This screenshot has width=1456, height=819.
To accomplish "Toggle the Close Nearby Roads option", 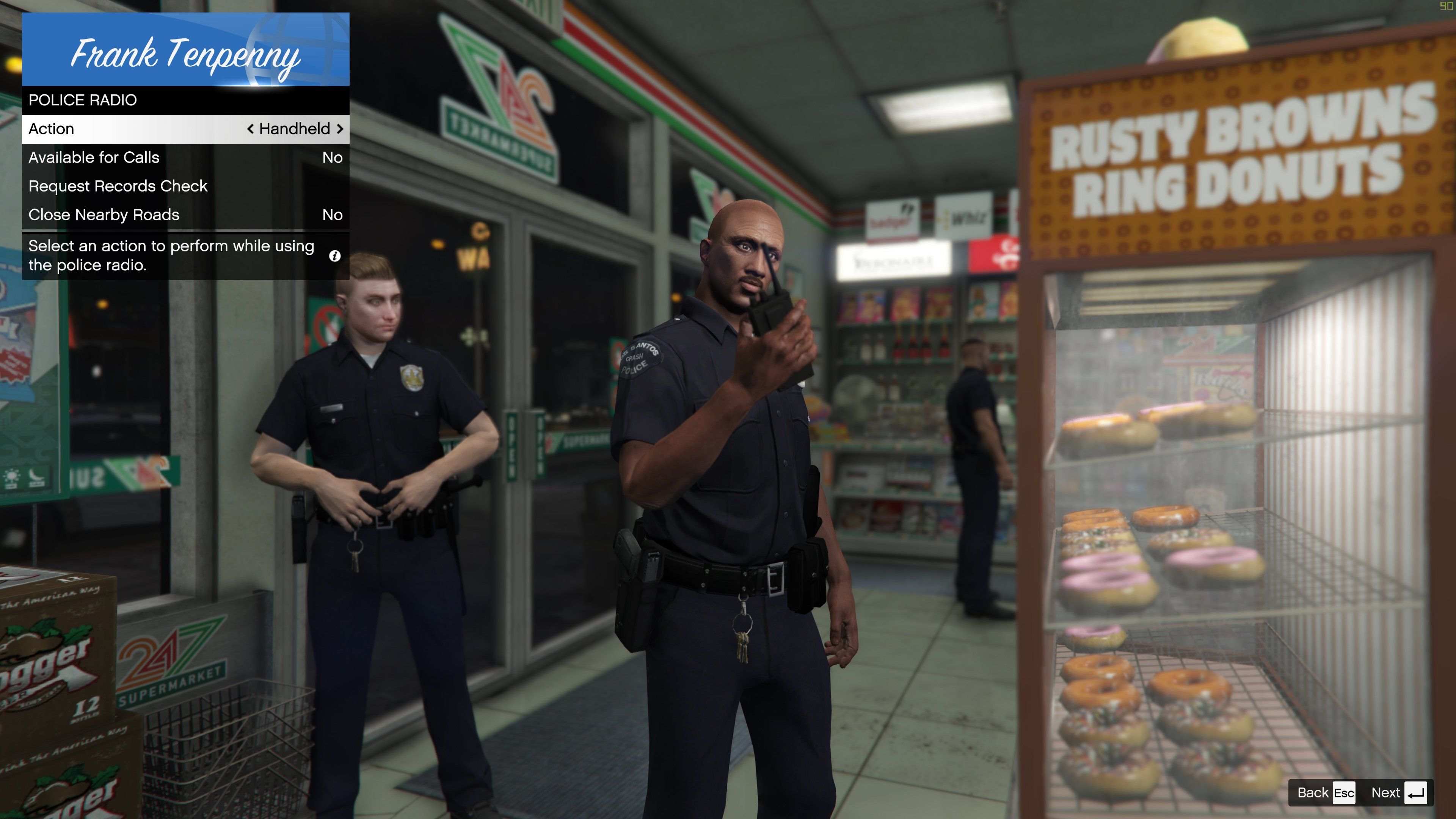I will pyautogui.click(x=185, y=215).
